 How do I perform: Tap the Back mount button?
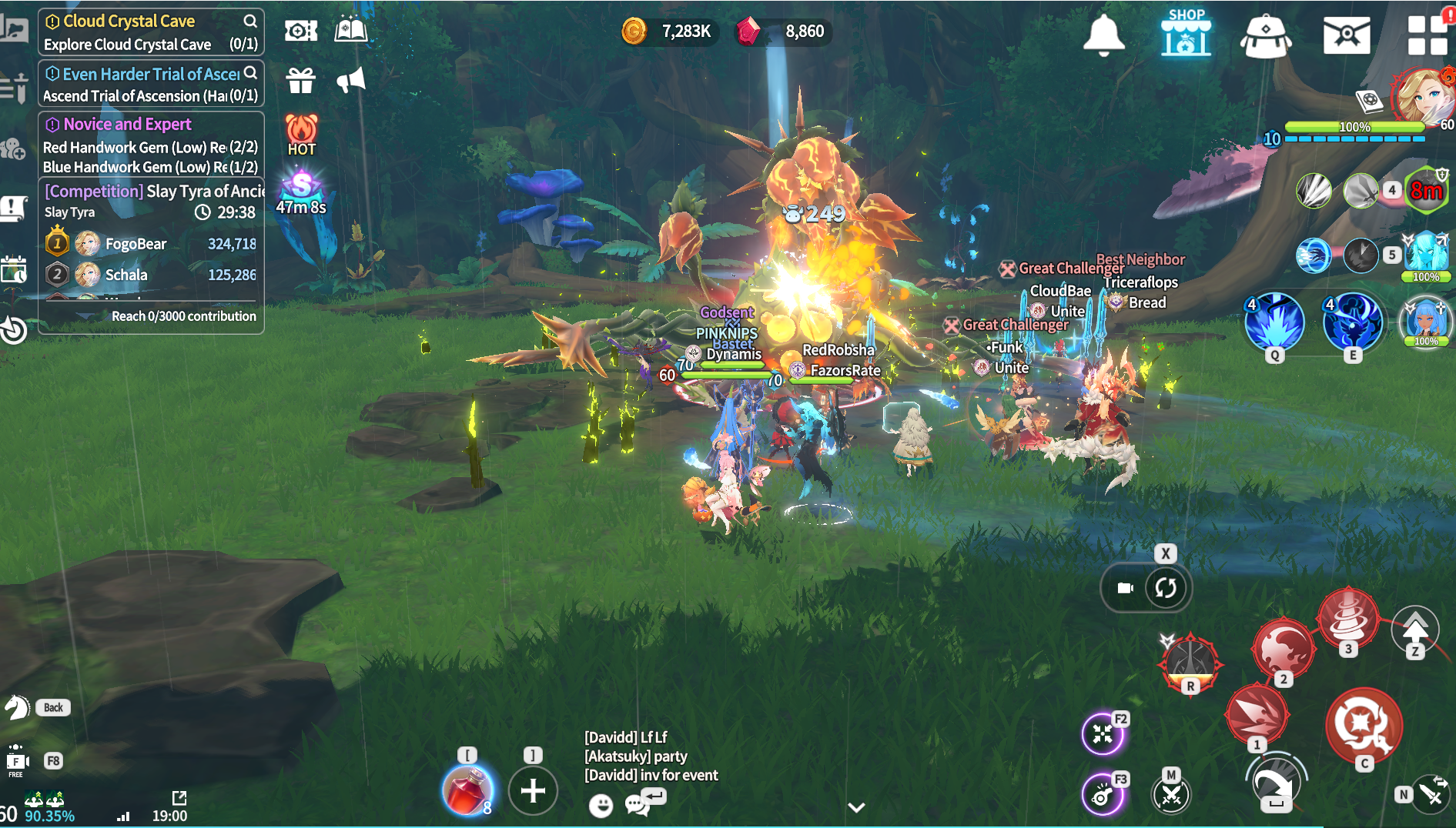pos(53,707)
